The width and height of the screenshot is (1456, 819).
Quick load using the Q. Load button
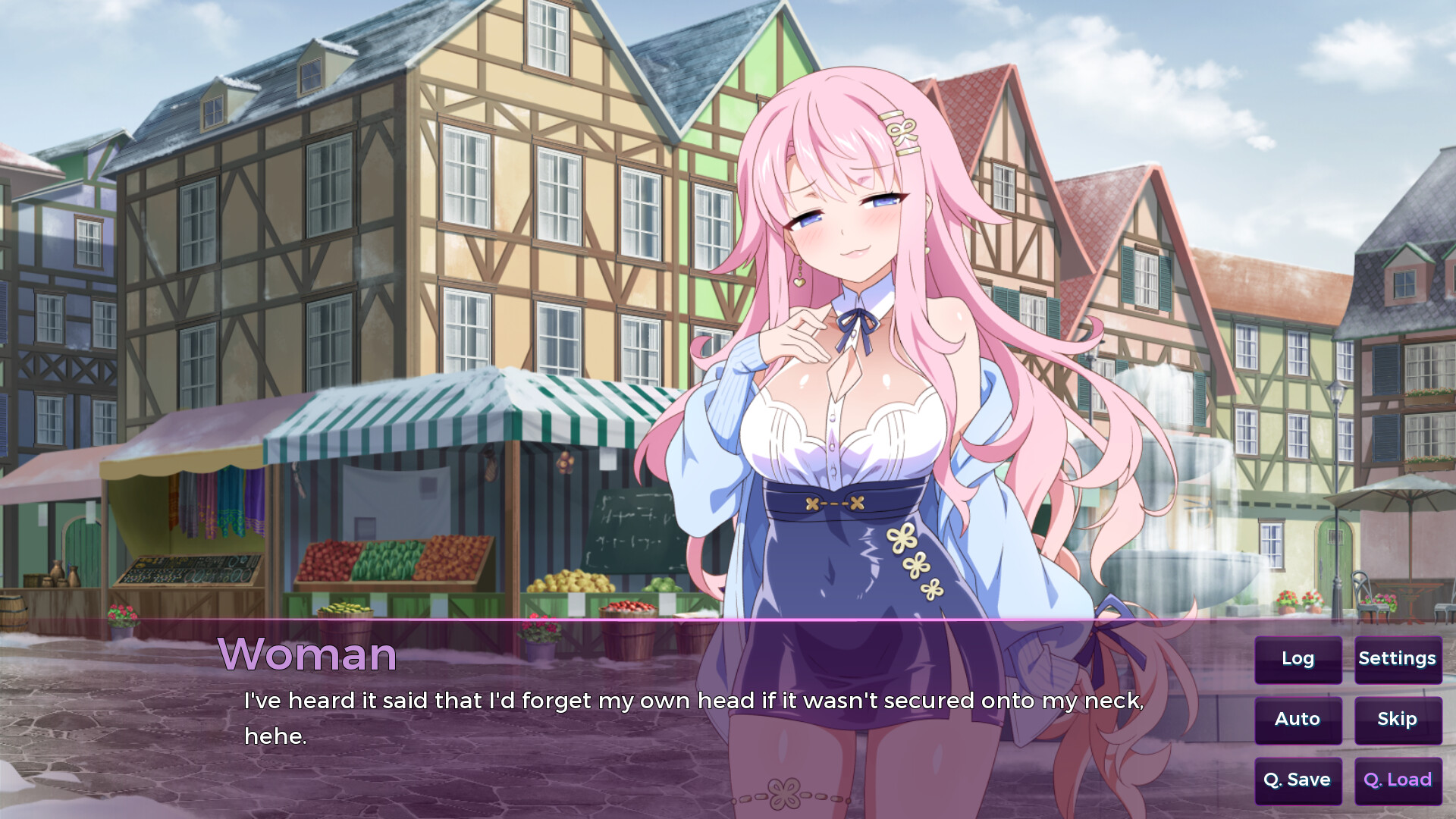(1398, 779)
